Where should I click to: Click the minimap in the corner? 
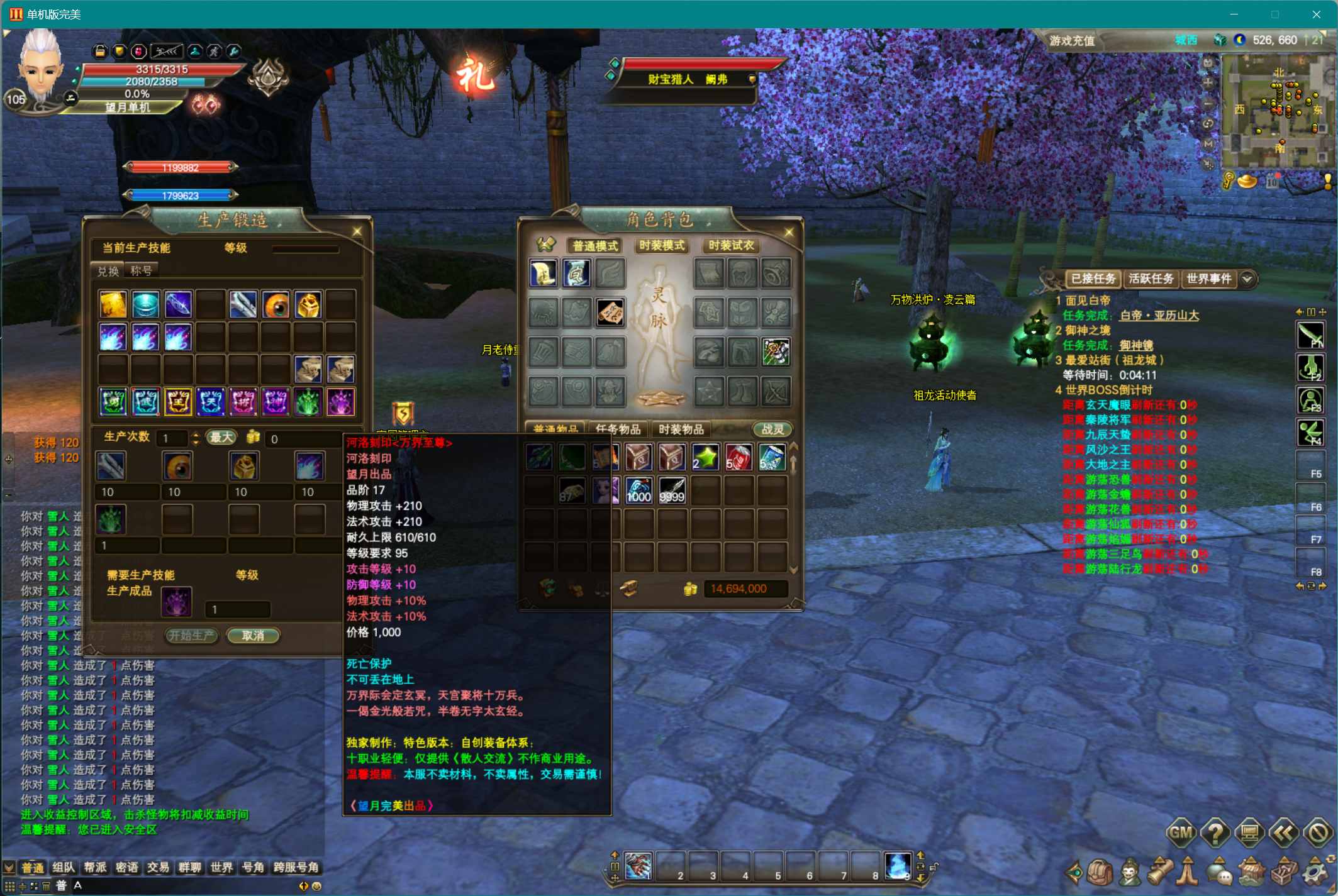click(x=1277, y=110)
